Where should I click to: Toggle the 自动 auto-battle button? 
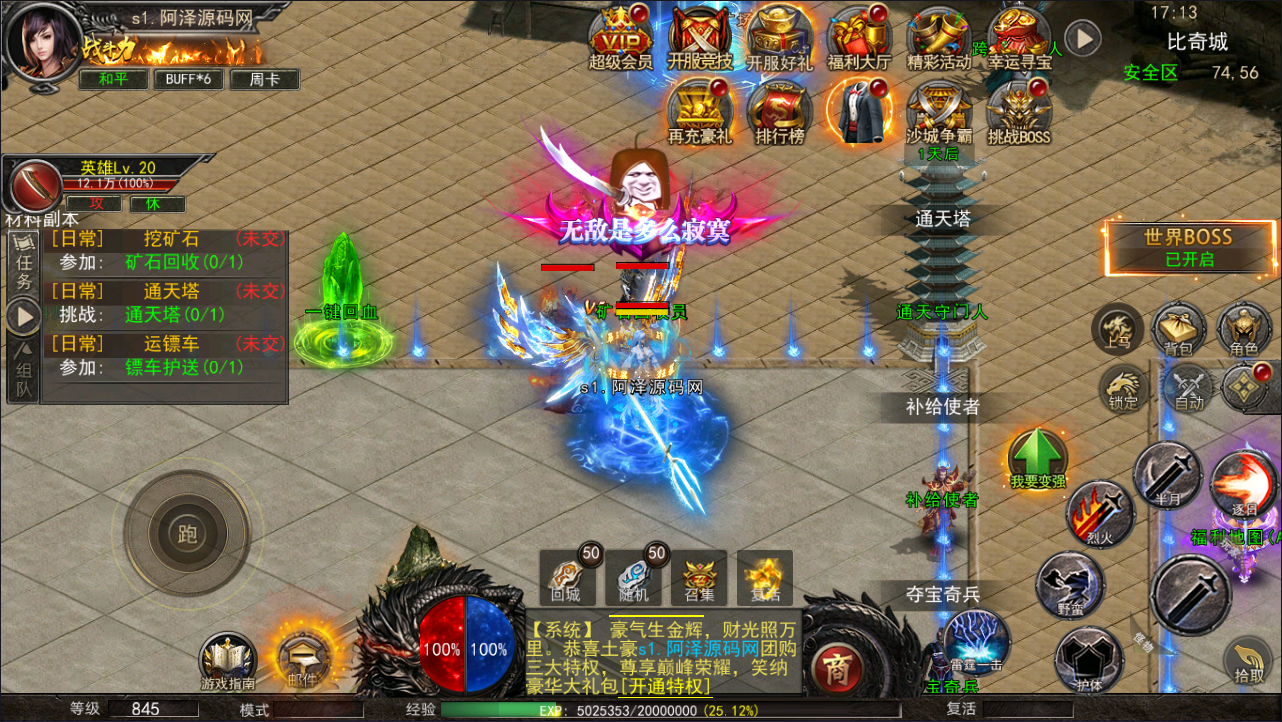click(1188, 389)
